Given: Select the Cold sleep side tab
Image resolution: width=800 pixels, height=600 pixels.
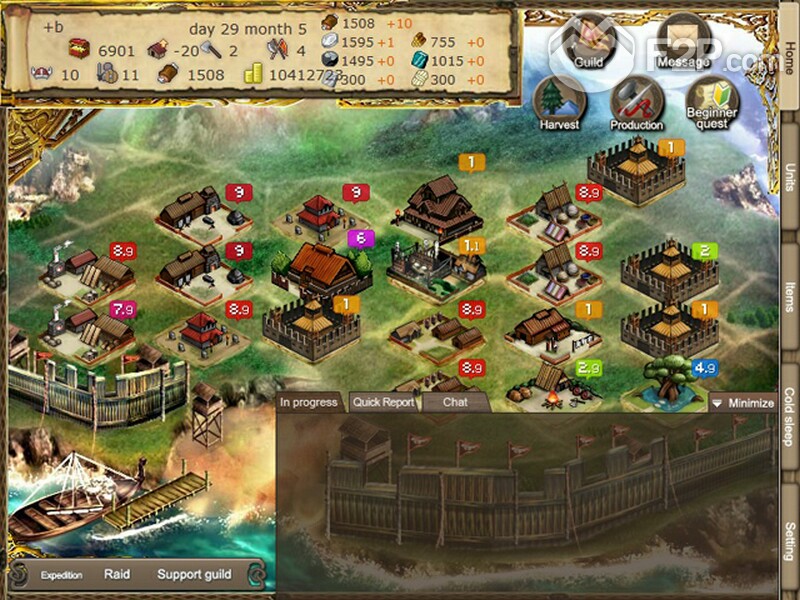Looking at the screenshot, I should (x=789, y=416).
